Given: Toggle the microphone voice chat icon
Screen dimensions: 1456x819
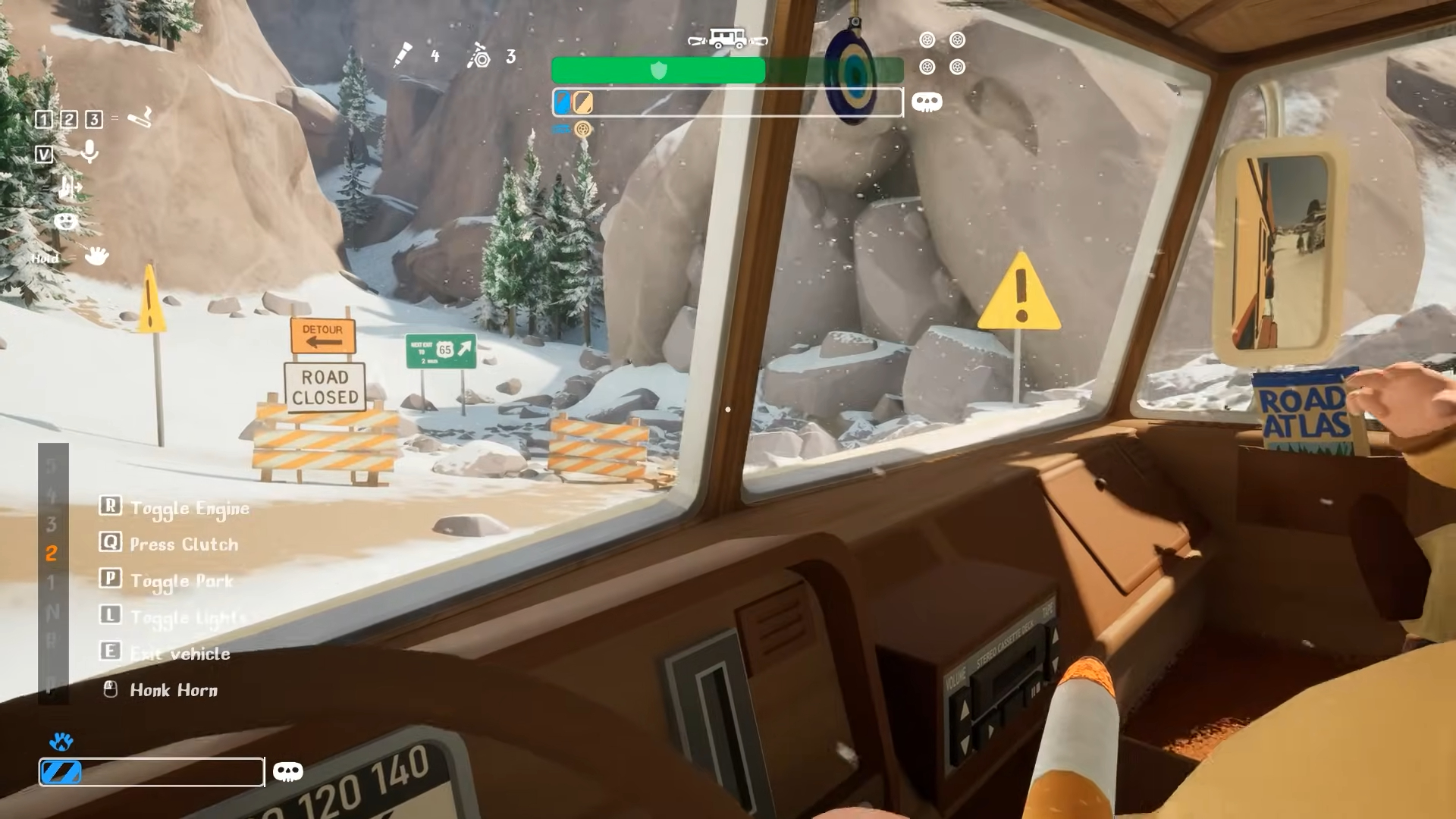Looking at the screenshot, I should pyautogui.click(x=89, y=152).
